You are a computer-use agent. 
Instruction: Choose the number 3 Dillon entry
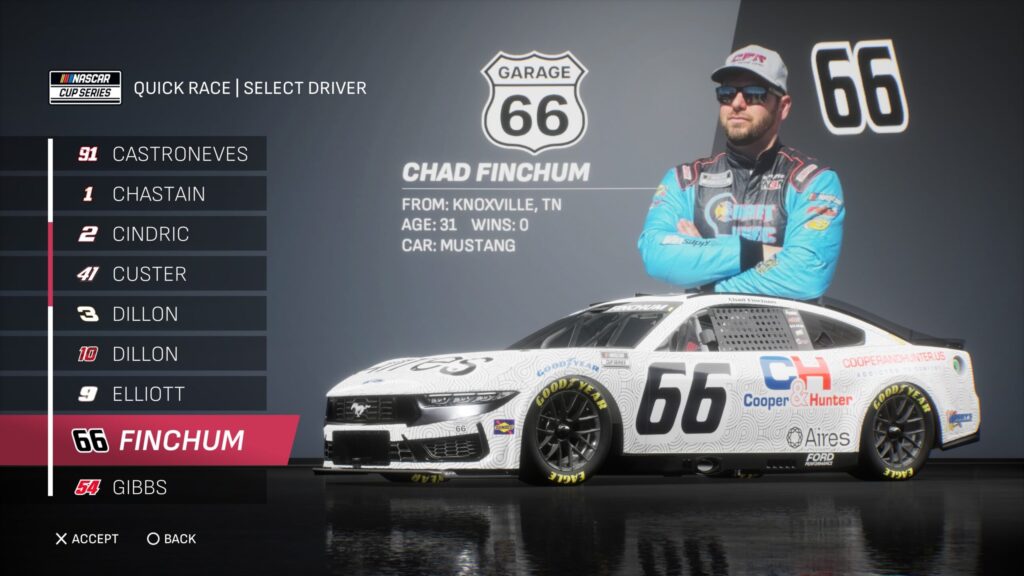pos(160,314)
